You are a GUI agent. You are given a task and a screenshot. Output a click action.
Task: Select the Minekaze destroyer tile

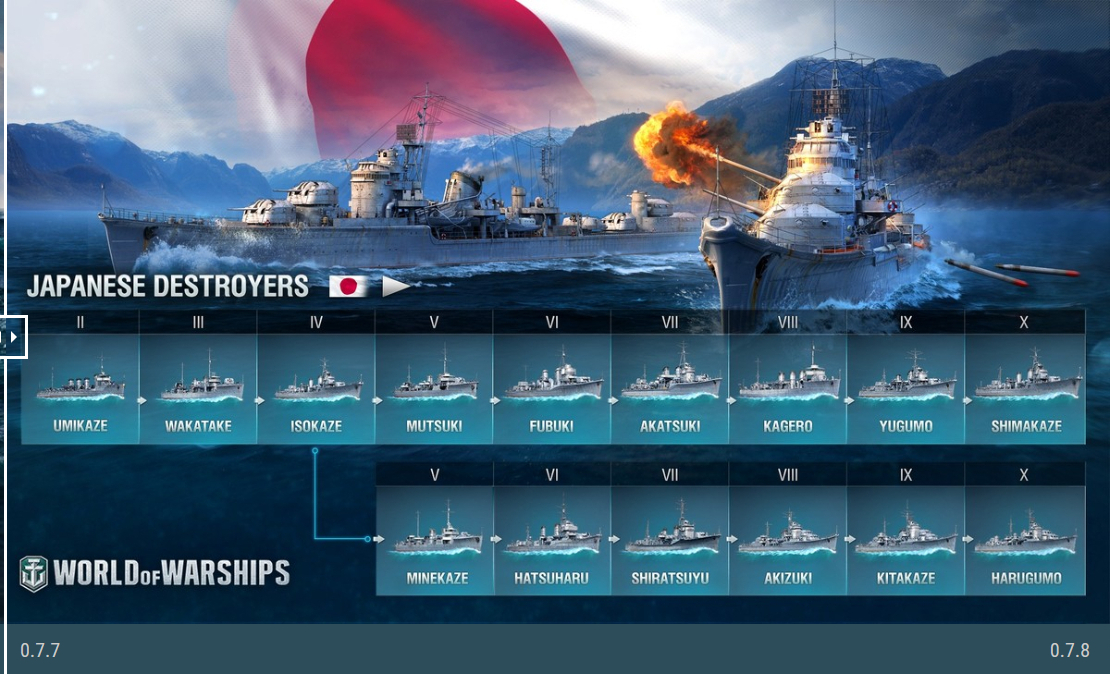(x=434, y=540)
